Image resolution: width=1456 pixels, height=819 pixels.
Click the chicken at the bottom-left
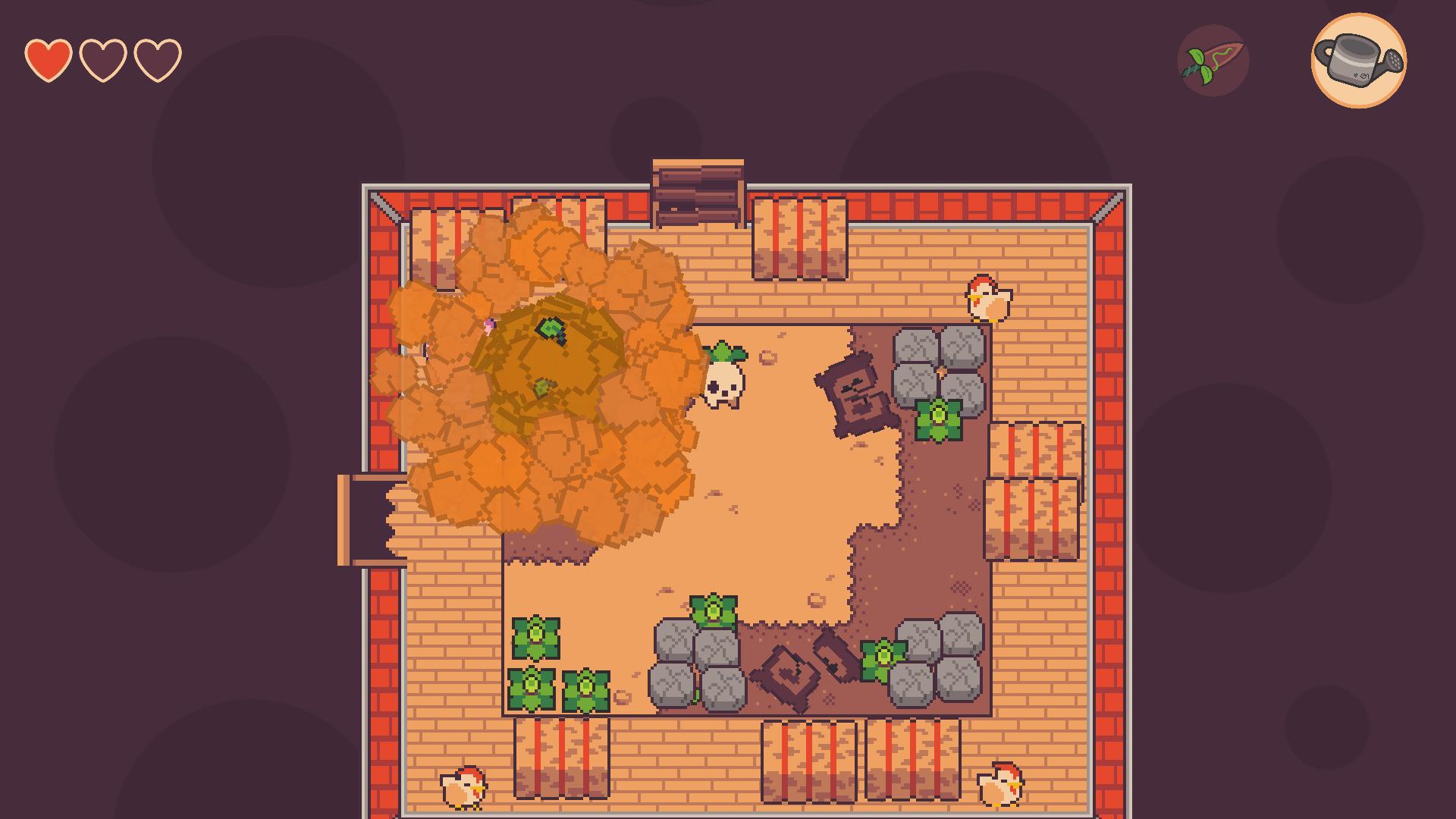465,789
